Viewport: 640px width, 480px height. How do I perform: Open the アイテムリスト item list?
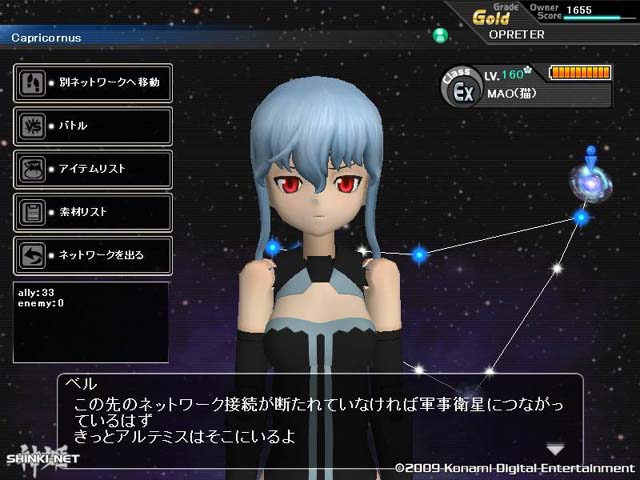point(91,169)
